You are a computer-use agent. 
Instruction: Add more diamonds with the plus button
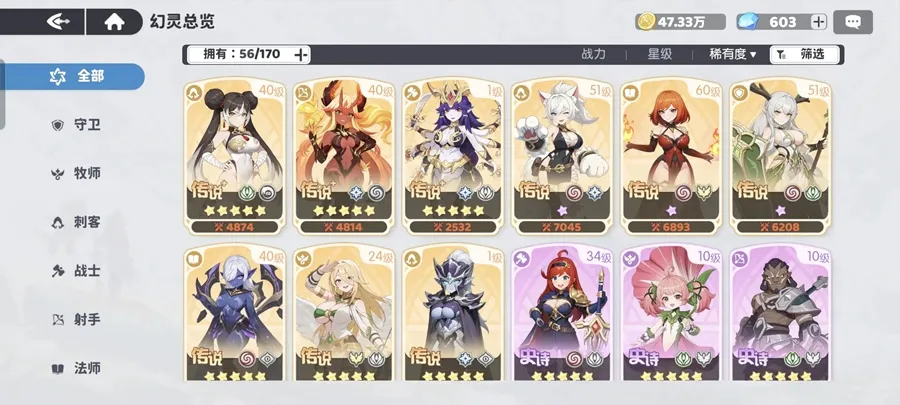818,22
